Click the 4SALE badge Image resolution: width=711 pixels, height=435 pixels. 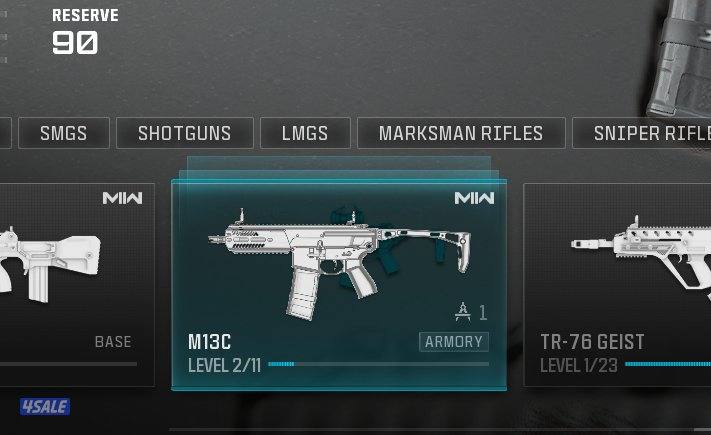pos(44,407)
